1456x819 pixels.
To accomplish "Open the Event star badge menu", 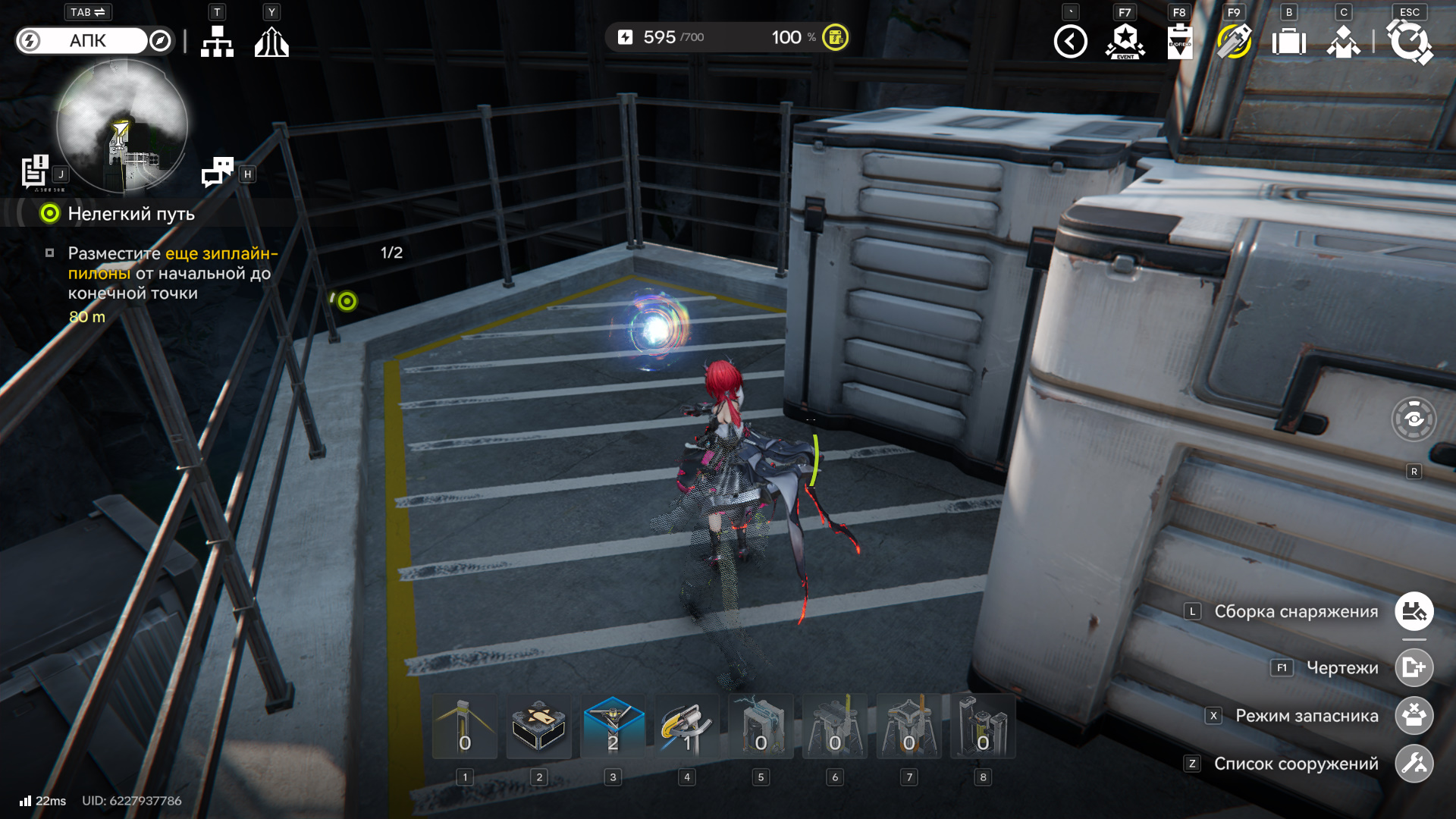I will coord(1125,42).
